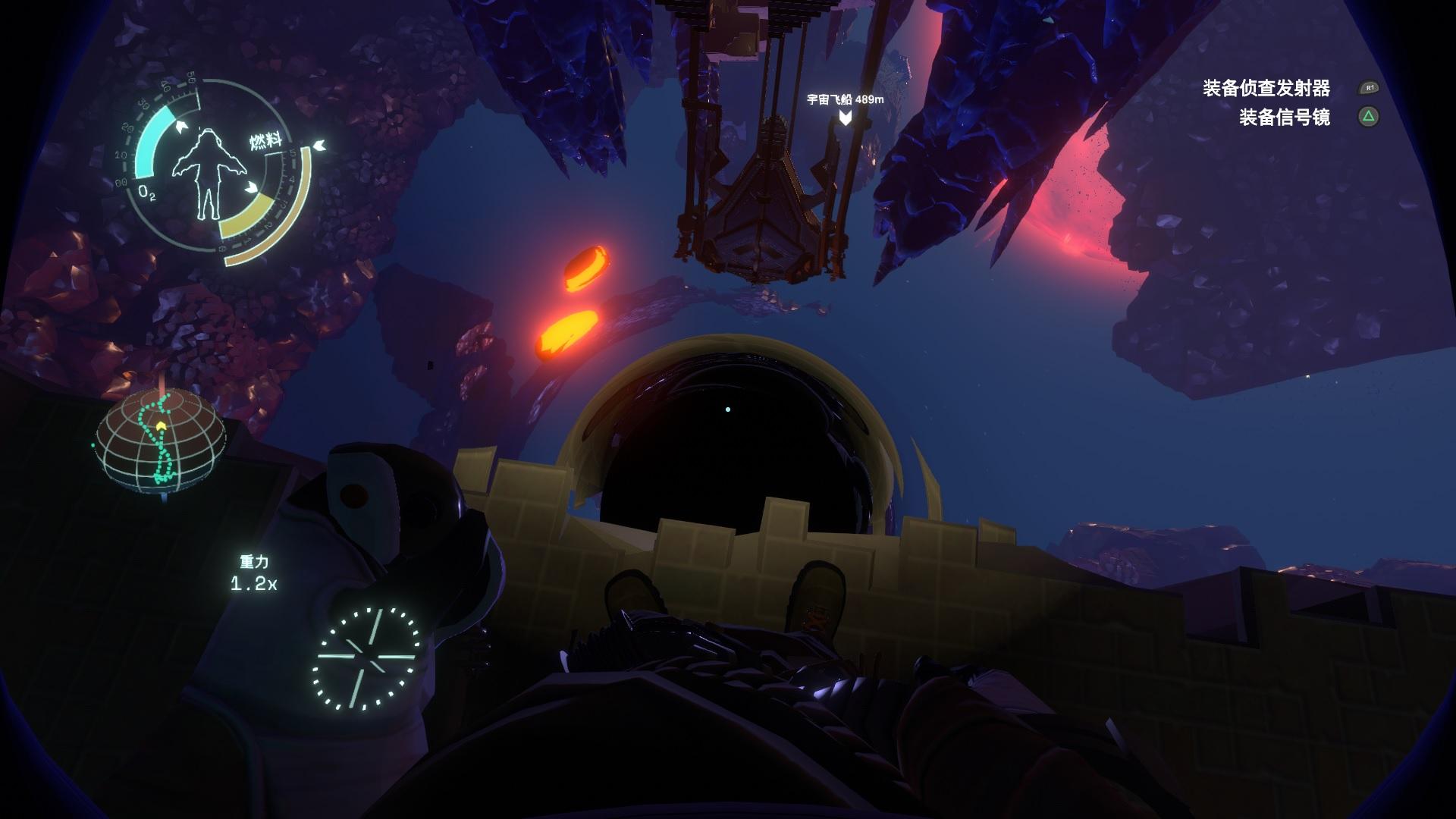This screenshot has width=1456, height=819.
Task: Select the yellow player arrow on minimap
Action: [161, 427]
